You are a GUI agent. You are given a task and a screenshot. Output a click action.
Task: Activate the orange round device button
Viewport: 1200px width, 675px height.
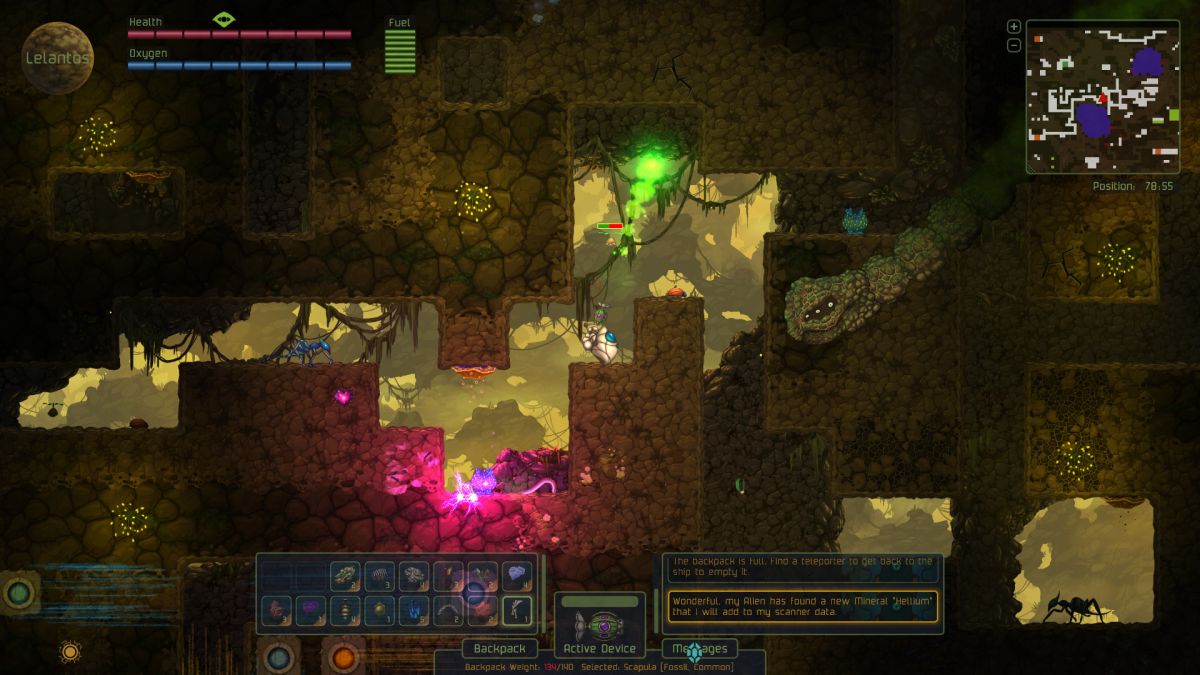coord(344,657)
